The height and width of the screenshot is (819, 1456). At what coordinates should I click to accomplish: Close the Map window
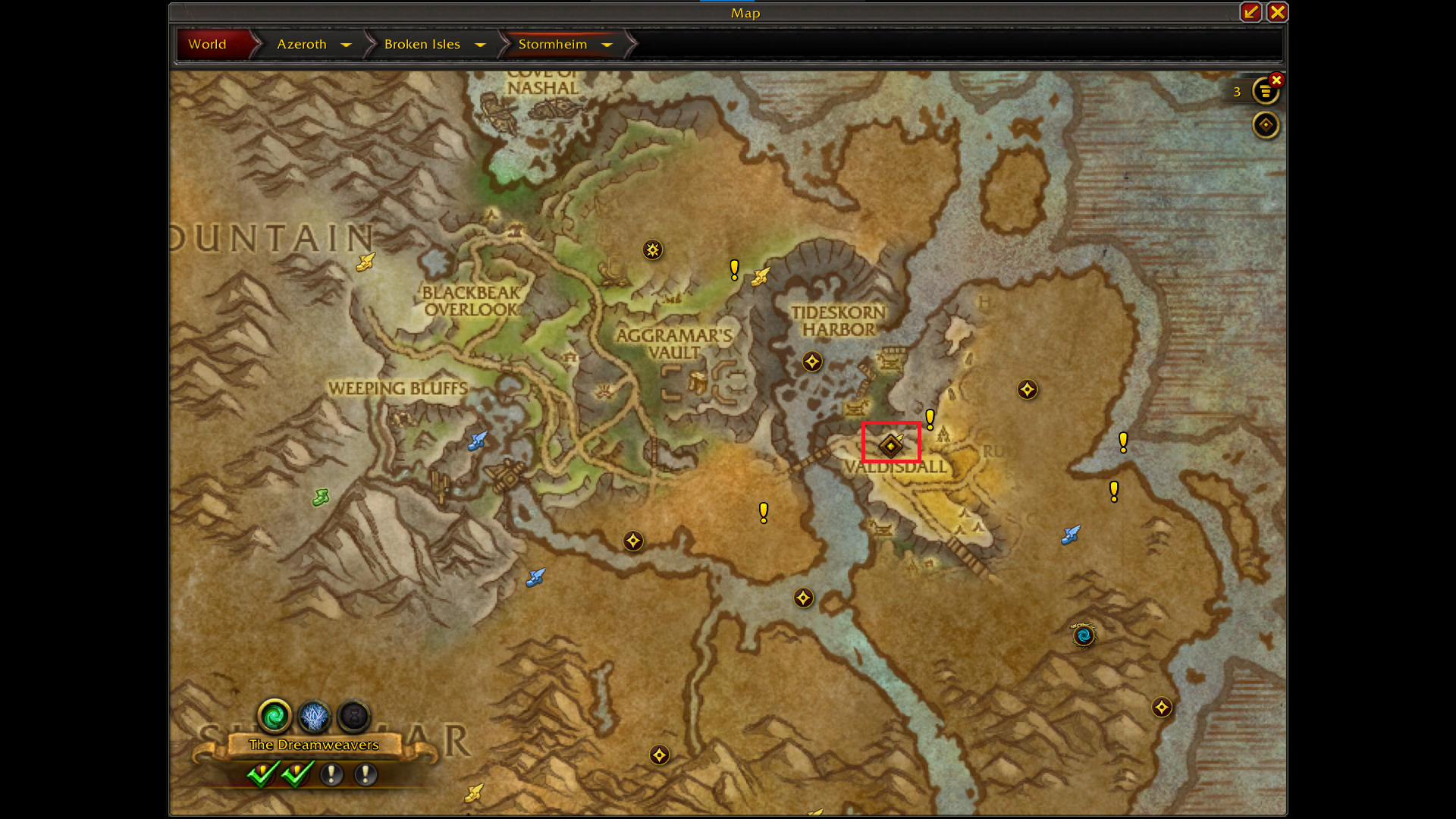tap(1277, 12)
